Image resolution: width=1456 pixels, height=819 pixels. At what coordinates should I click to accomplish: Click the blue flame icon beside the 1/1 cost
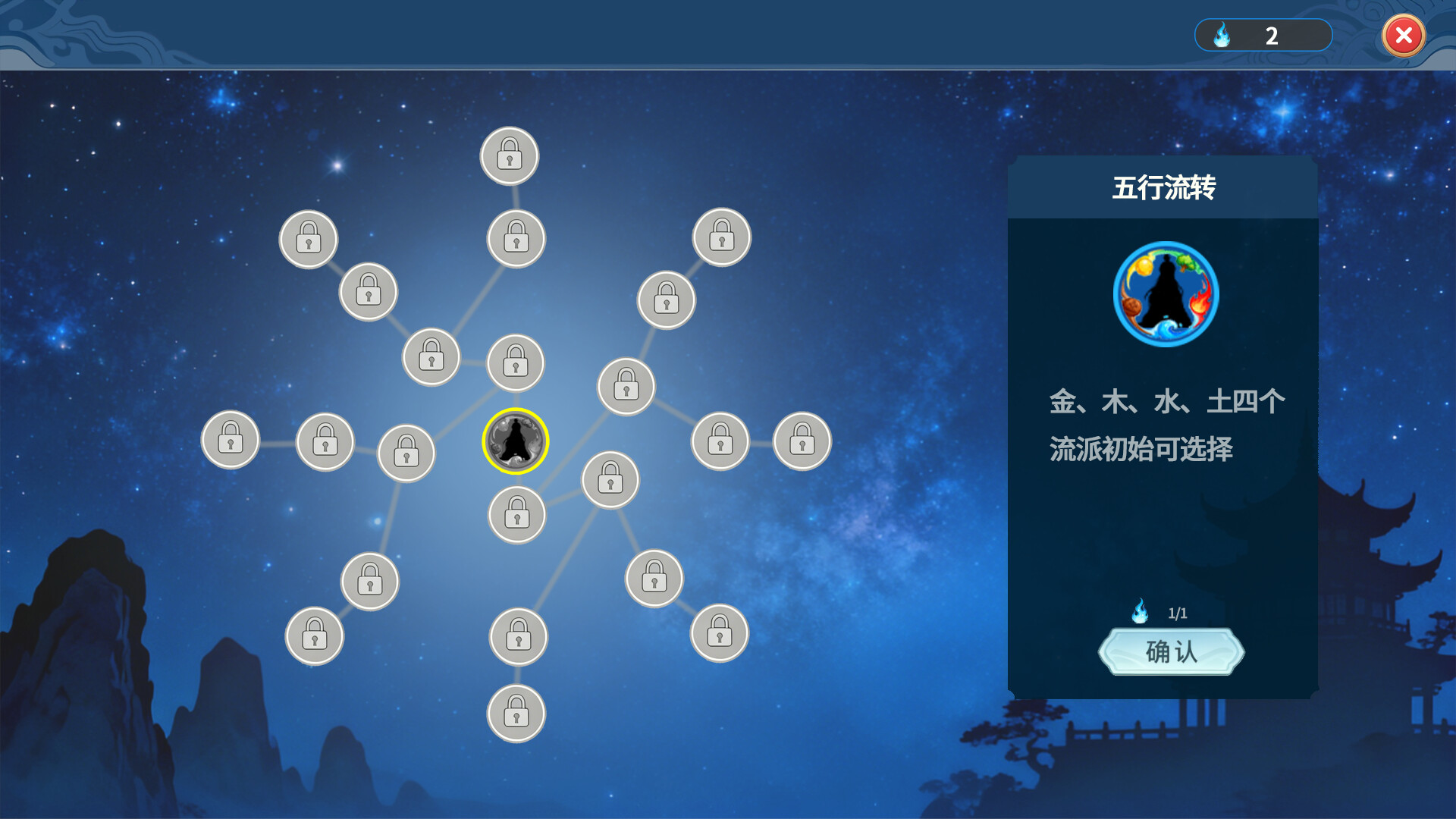(x=1140, y=611)
